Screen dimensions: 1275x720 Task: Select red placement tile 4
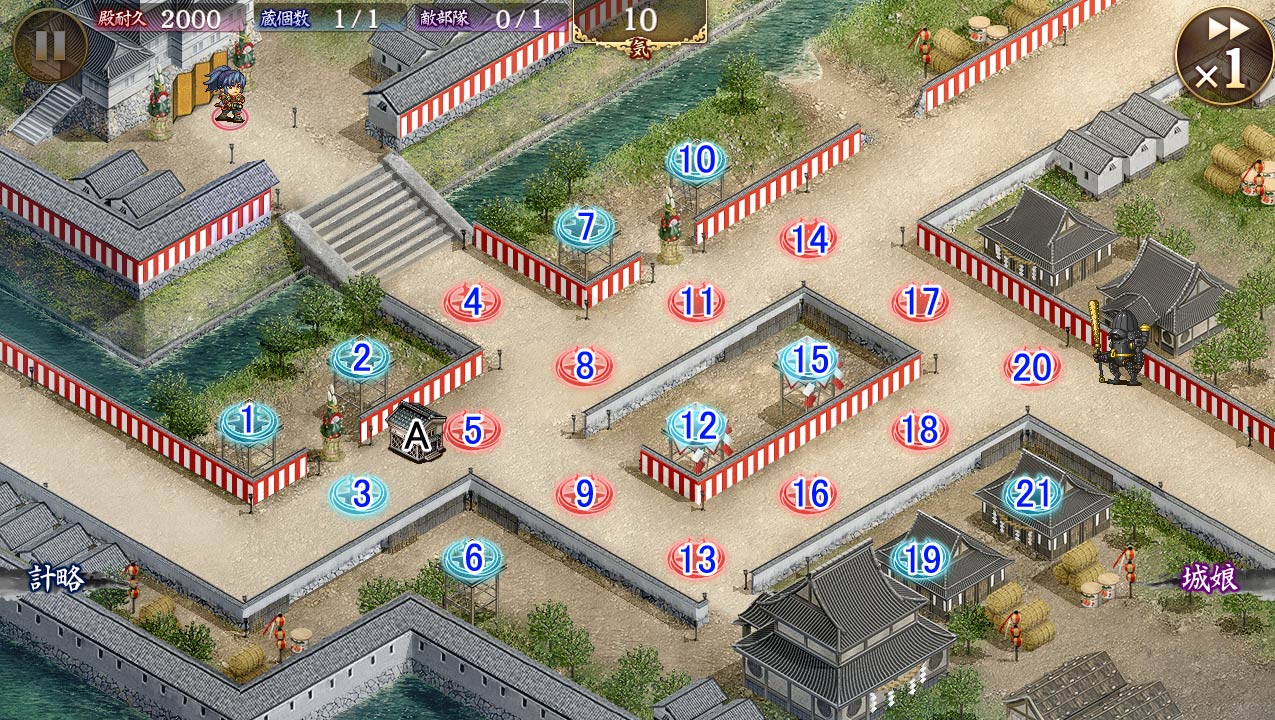[x=473, y=302]
